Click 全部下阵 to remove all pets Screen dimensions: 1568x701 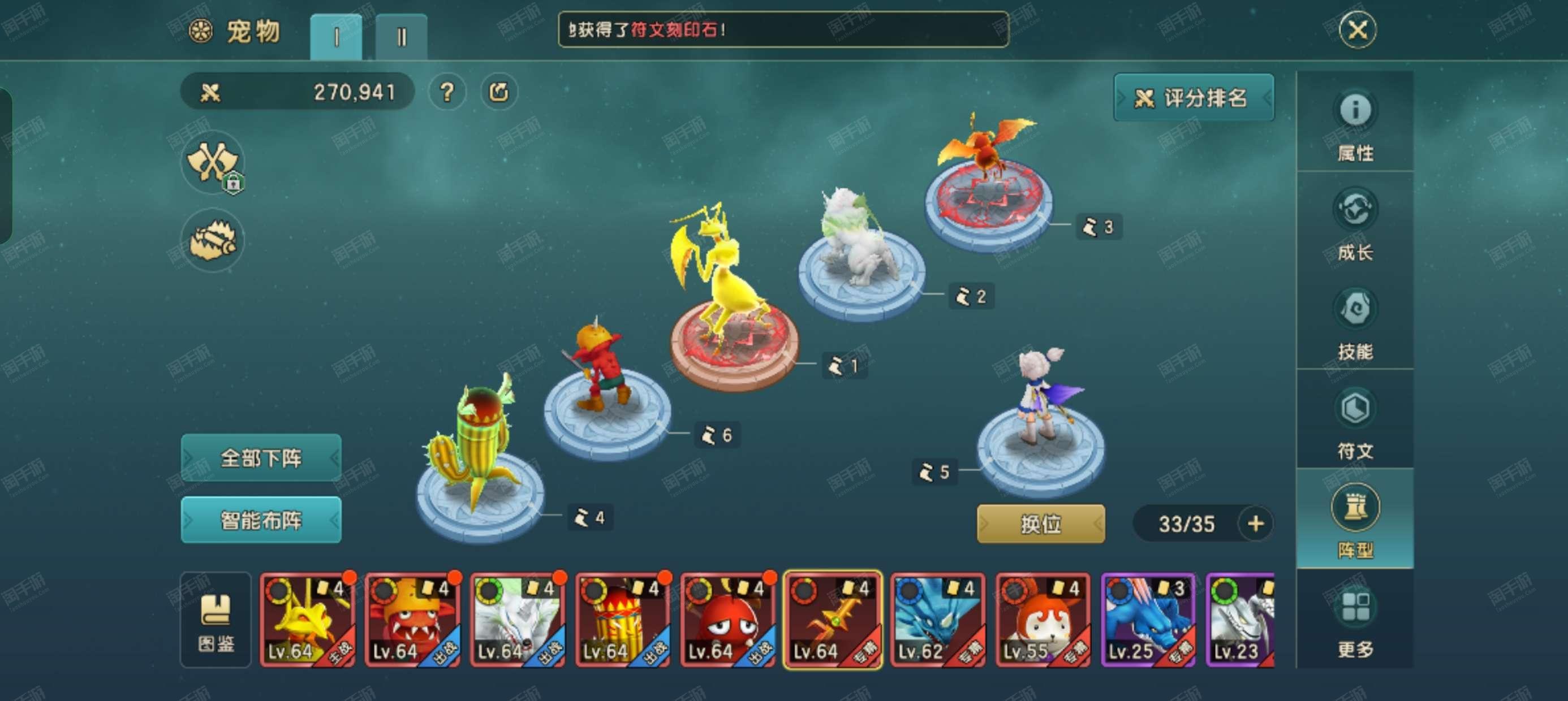click(x=261, y=457)
